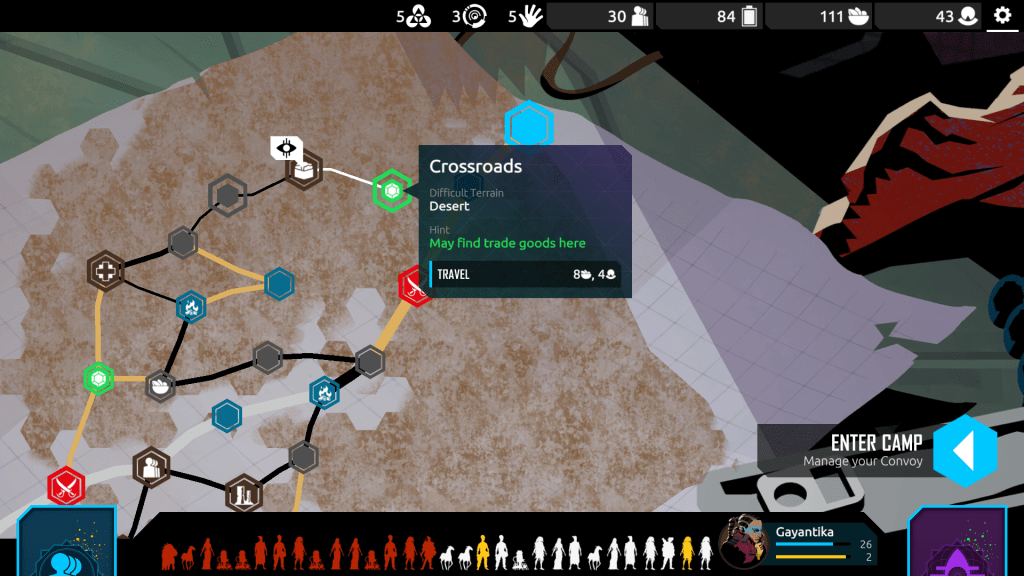The image size is (1024, 576).
Task: Open the purple hexagon panel in bottom corner
Action: (x=958, y=547)
